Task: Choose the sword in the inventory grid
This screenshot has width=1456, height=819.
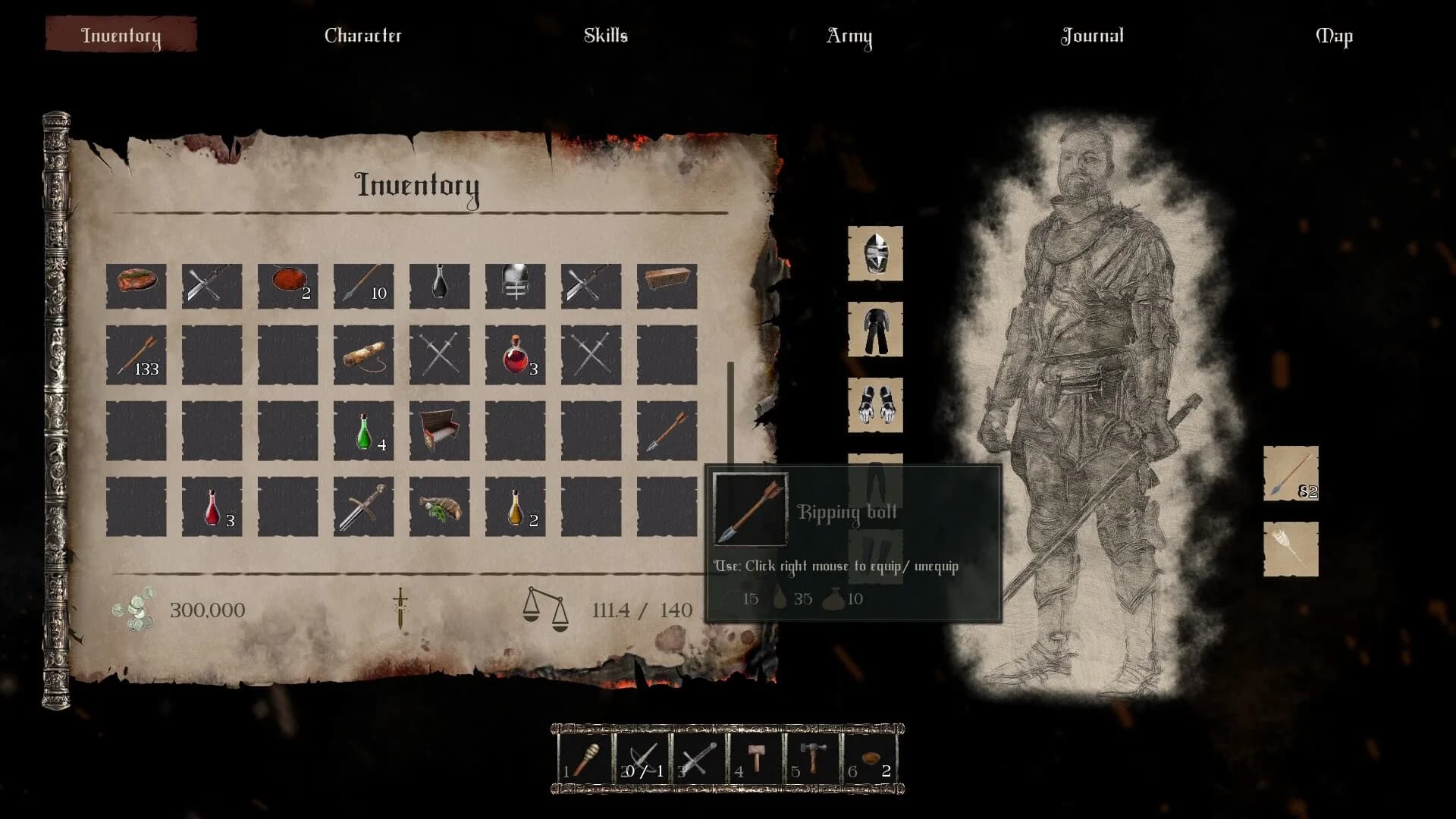Action: pyautogui.click(x=363, y=507)
